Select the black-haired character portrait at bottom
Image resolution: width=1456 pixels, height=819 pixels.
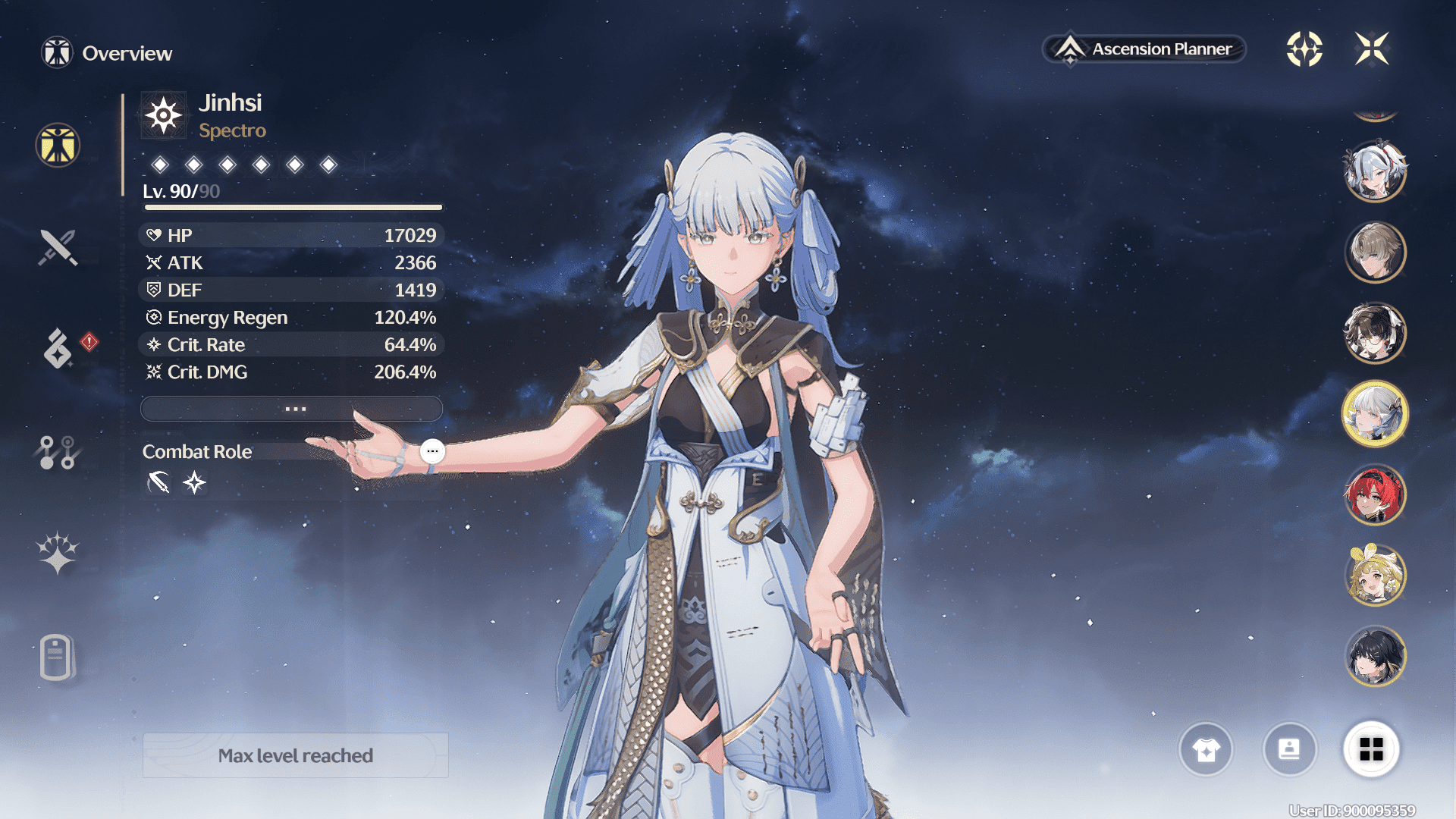click(x=1375, y=657)
